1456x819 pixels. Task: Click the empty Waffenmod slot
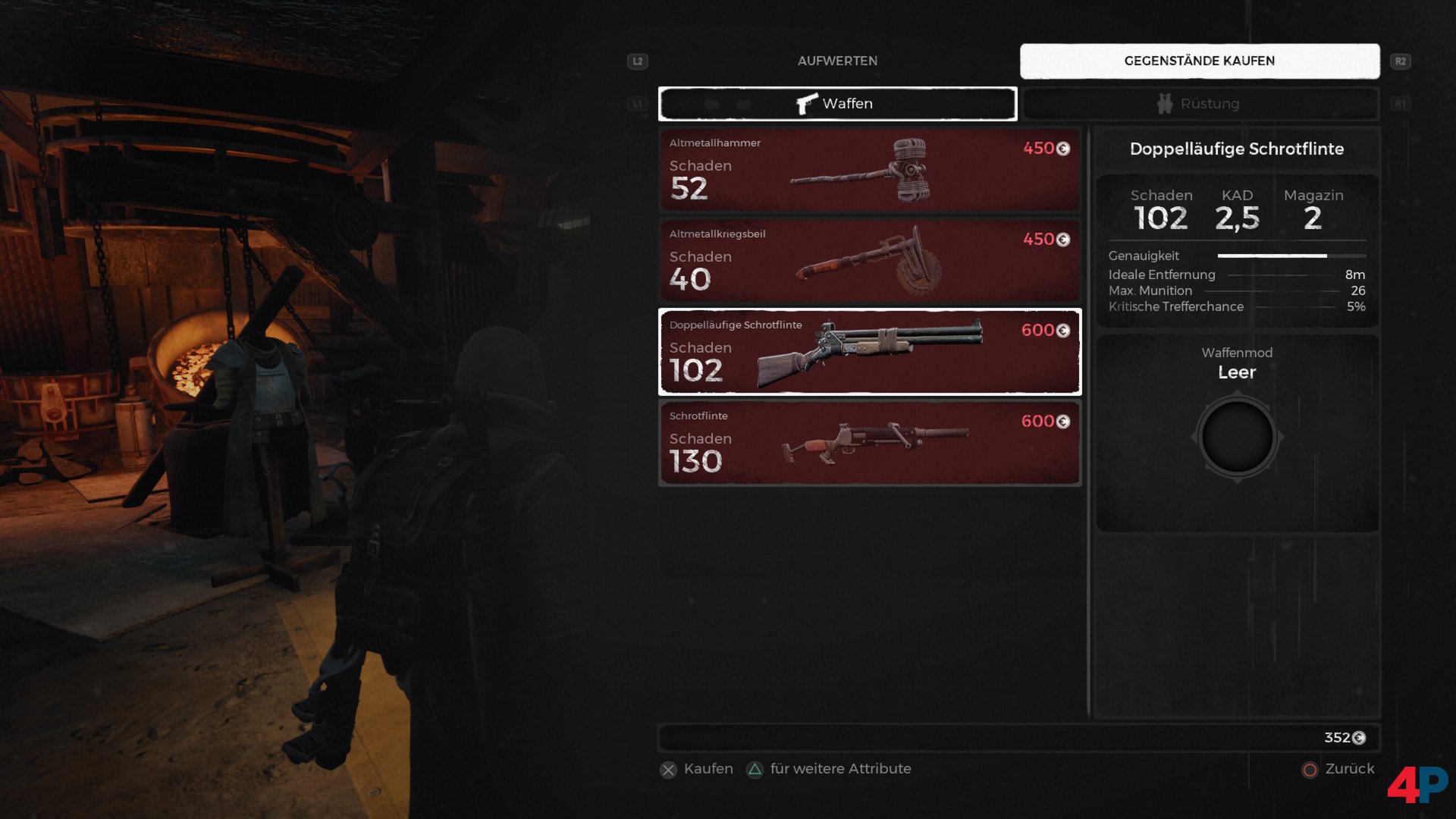1237,438
